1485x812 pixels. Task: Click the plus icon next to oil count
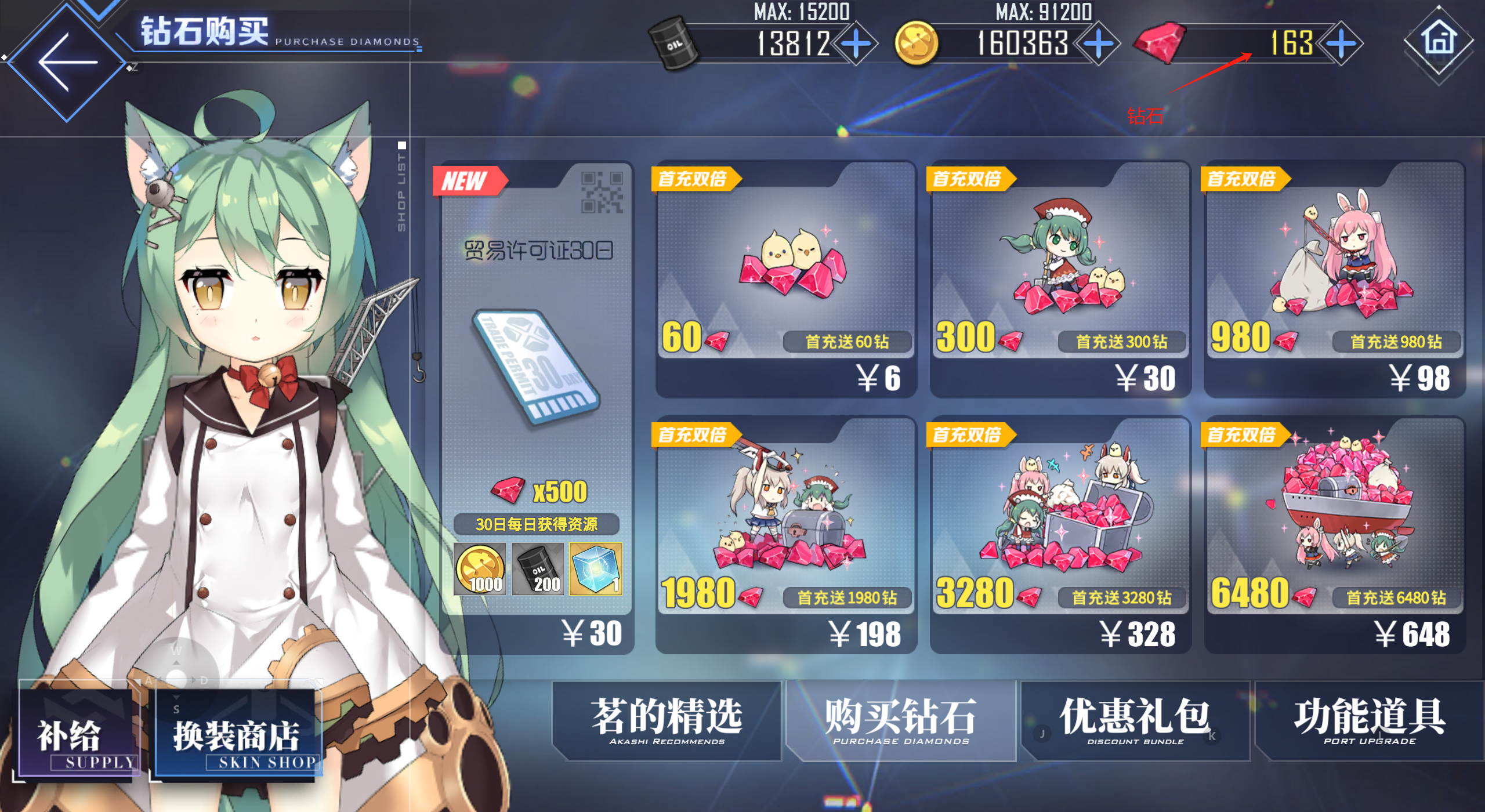point(855,43)
